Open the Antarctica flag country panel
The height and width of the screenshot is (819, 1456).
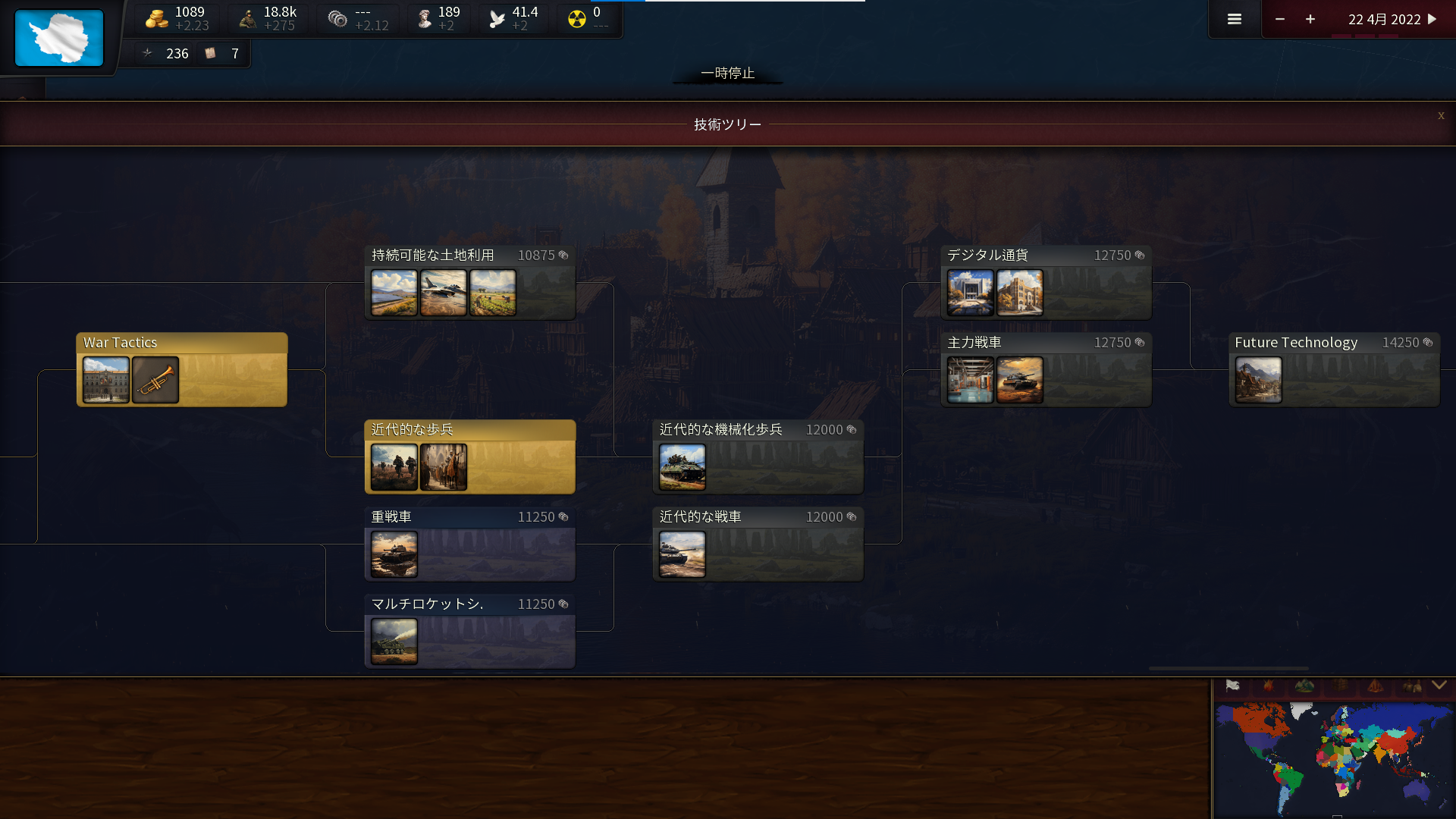[59, 38]
